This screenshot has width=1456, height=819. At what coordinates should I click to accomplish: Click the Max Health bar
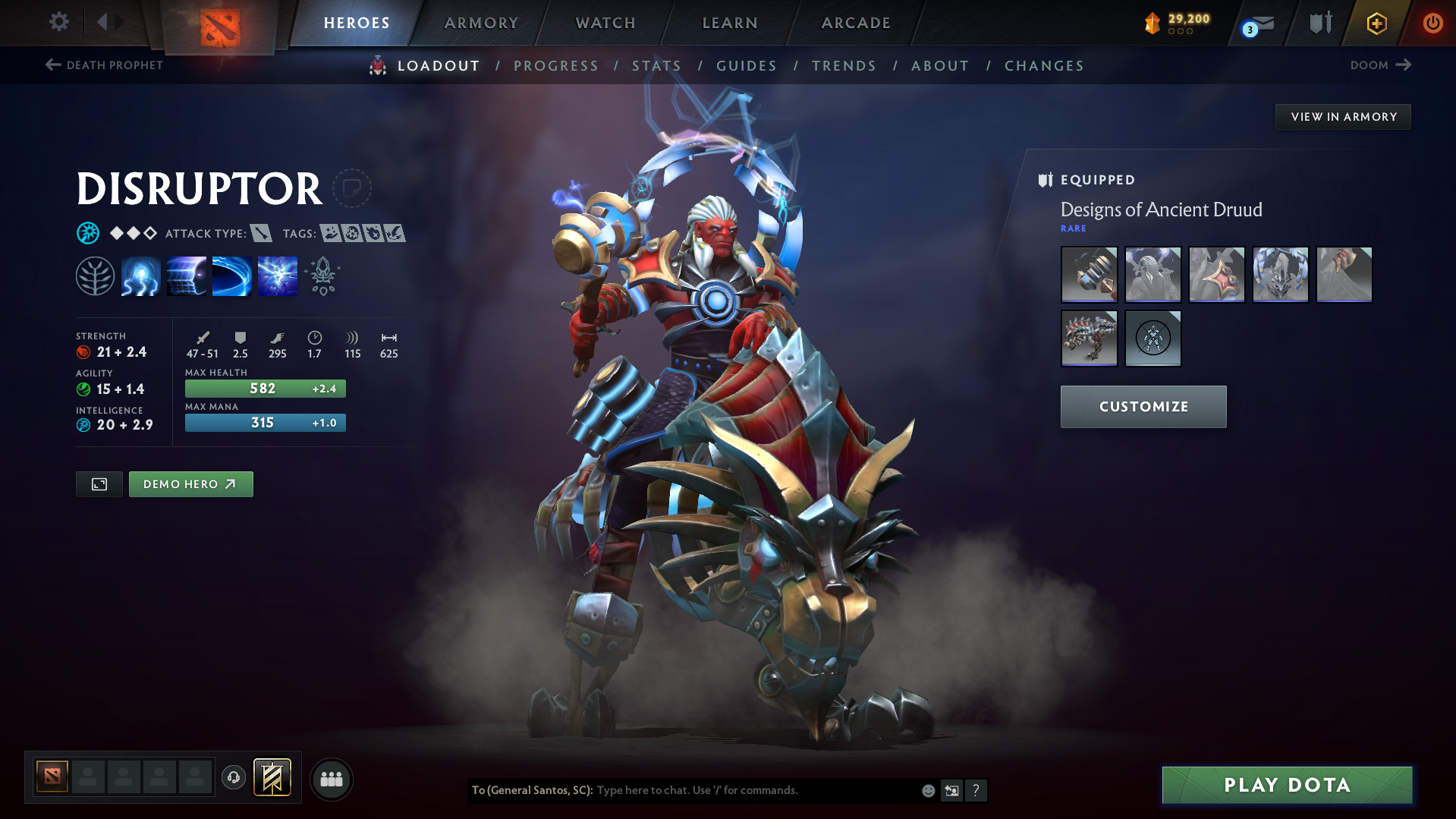264,388
